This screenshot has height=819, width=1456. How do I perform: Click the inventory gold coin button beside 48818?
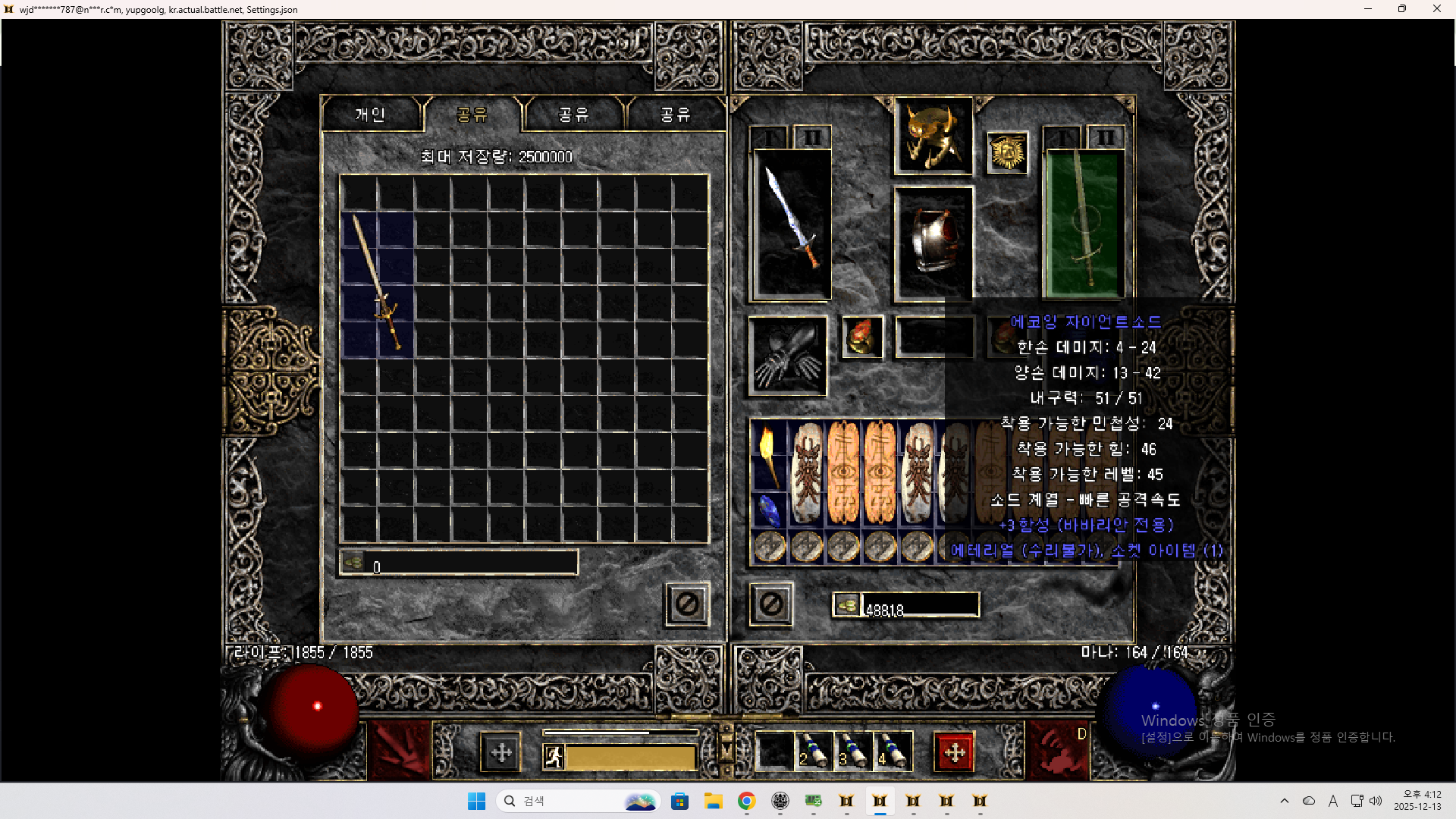(847, 605)
